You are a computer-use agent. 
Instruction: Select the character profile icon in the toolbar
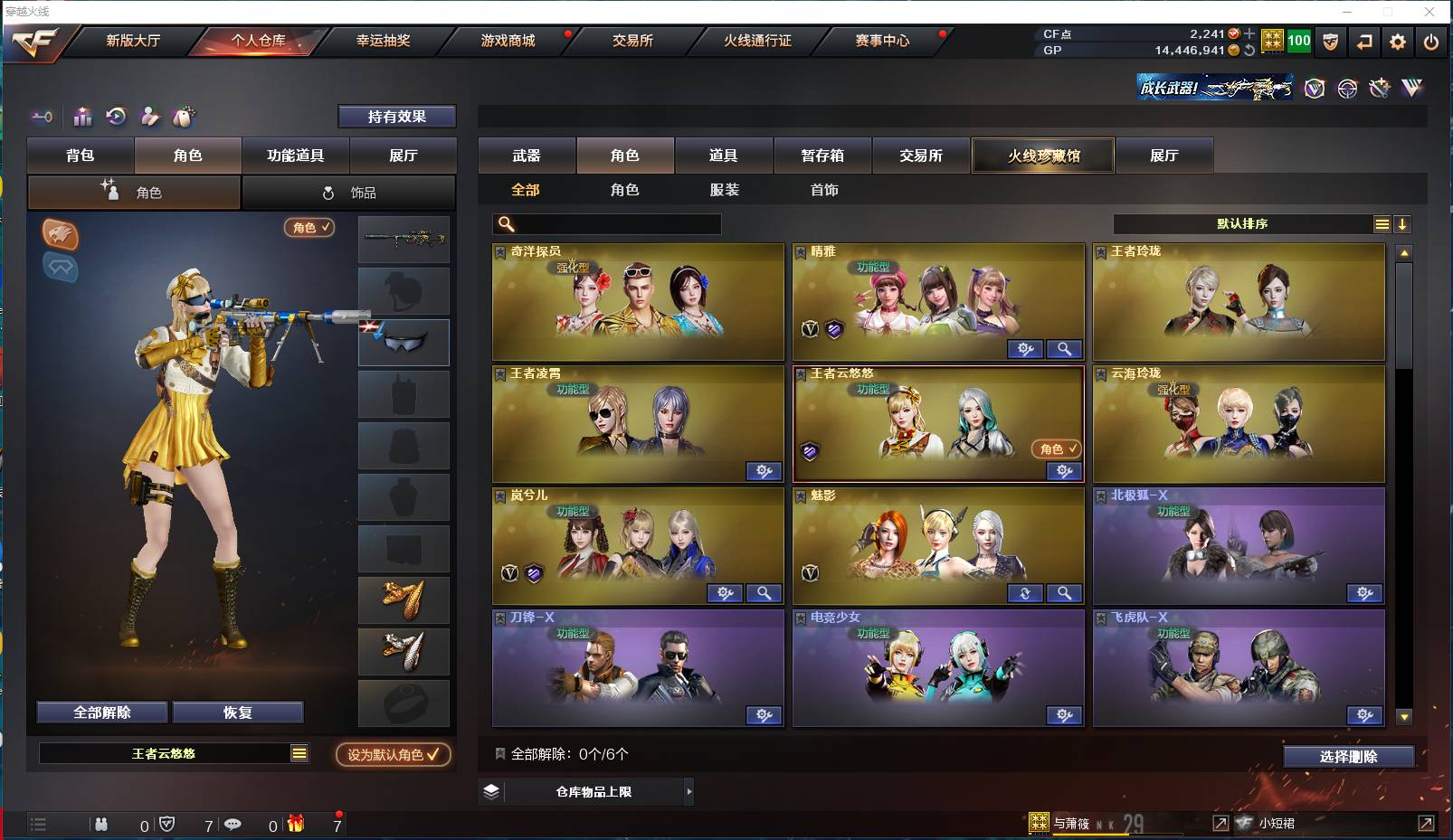click(150, 116)
